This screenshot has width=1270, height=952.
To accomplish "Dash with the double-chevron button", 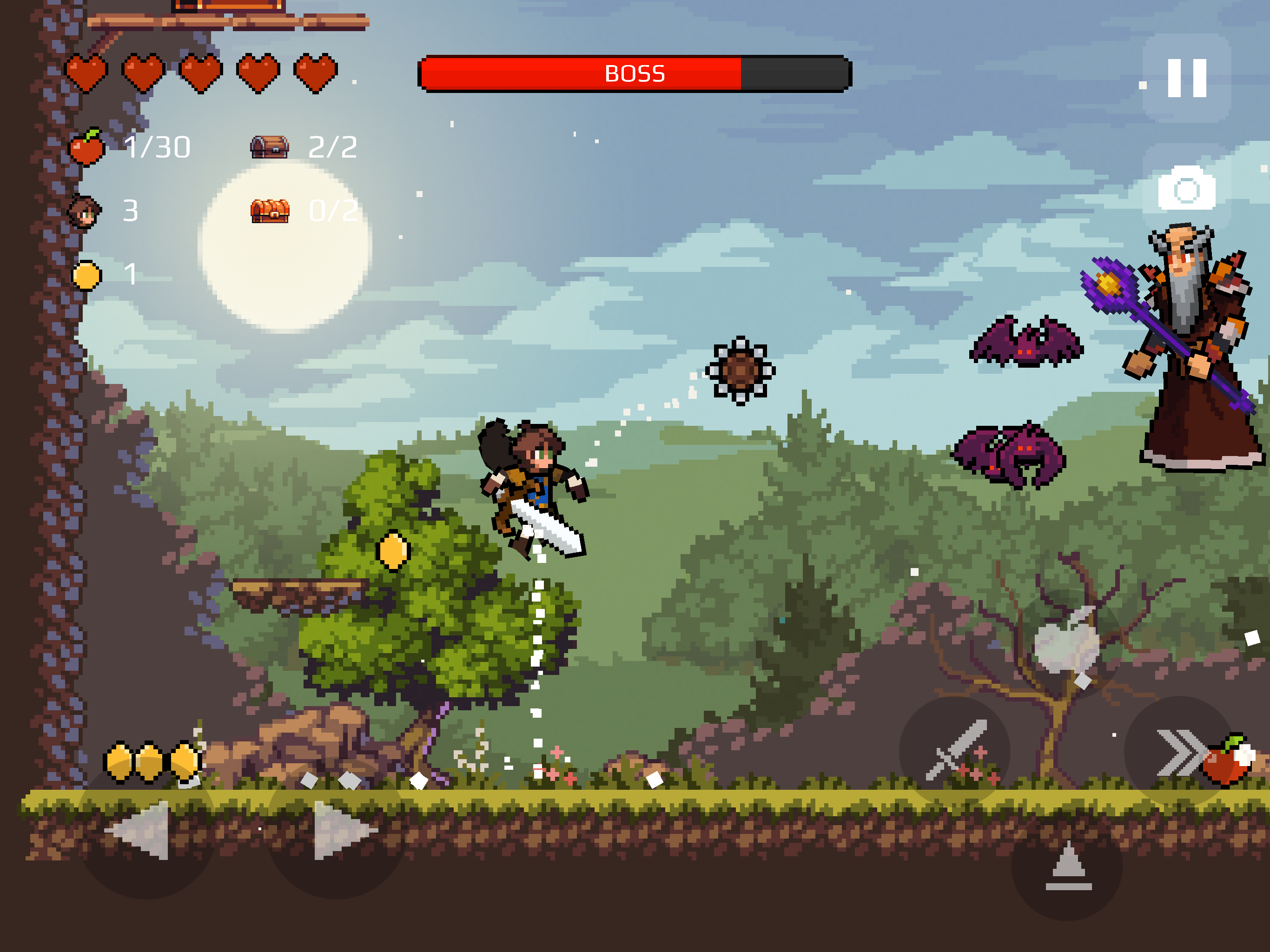I will [1178, 751].
